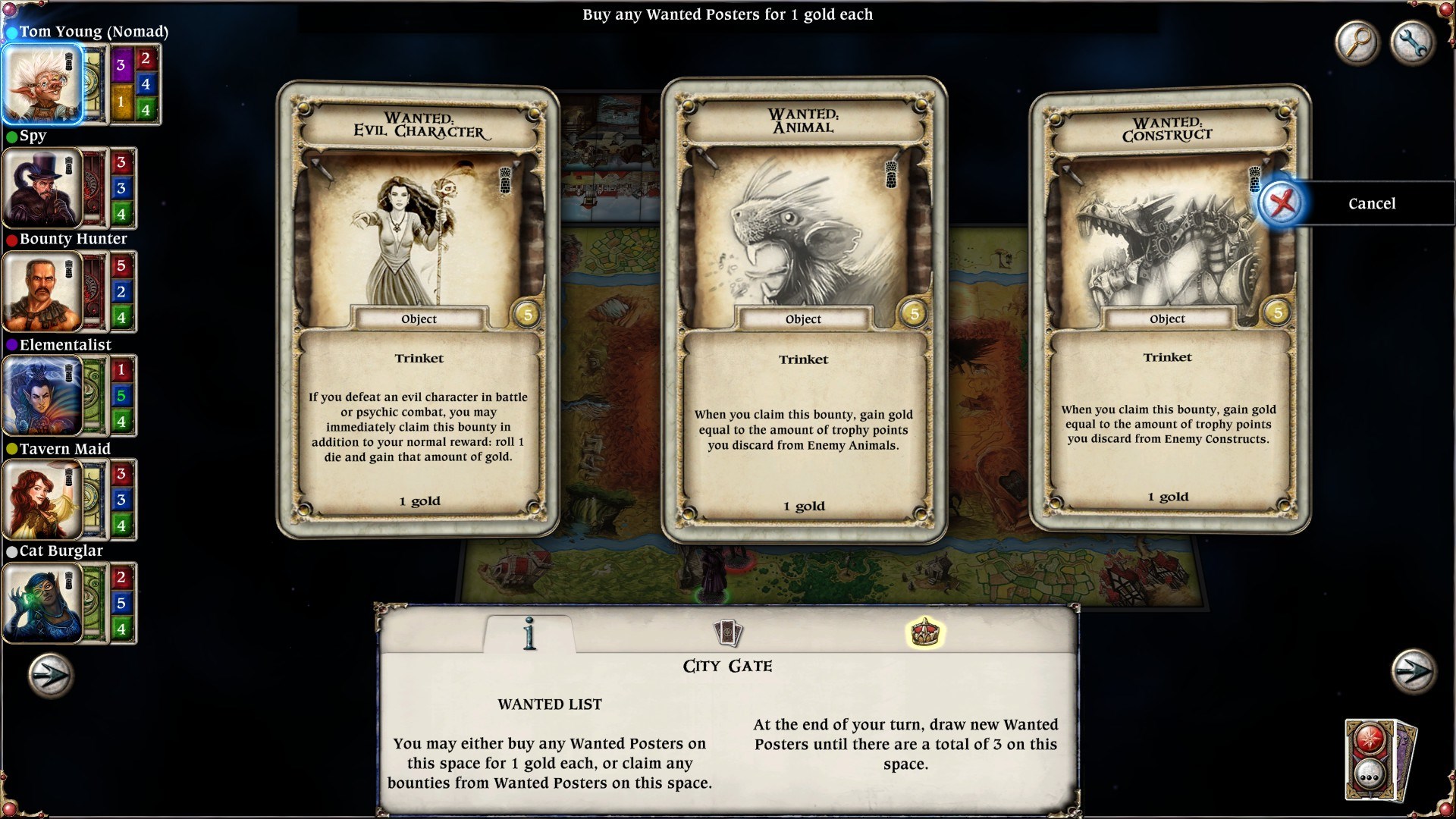
Task: Expand the right arrow panel
Action: [1412, 671]
